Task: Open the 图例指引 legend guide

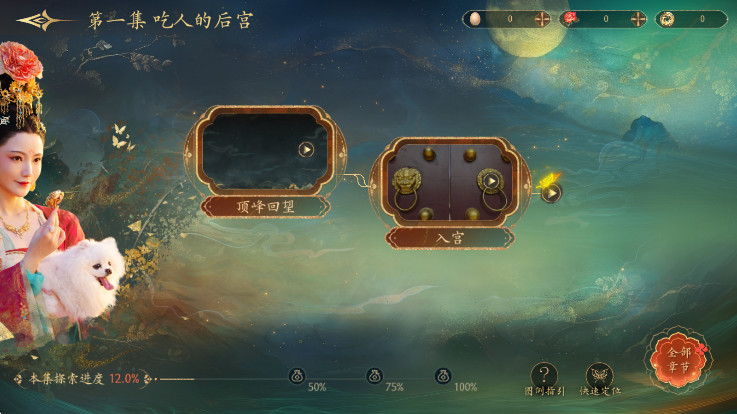Action: 543,377
